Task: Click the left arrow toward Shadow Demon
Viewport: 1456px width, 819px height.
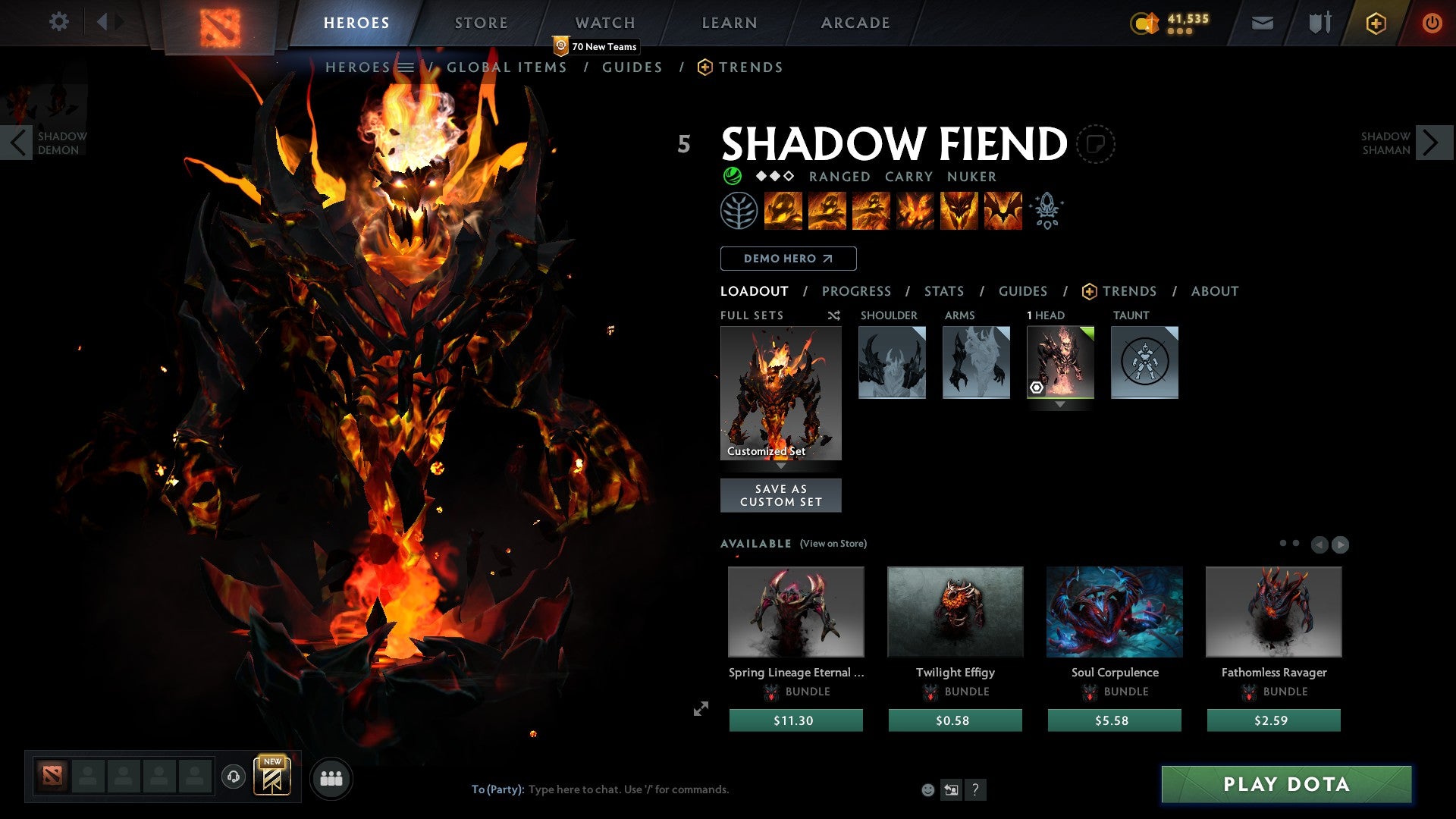Action: [x=17, y=142]
